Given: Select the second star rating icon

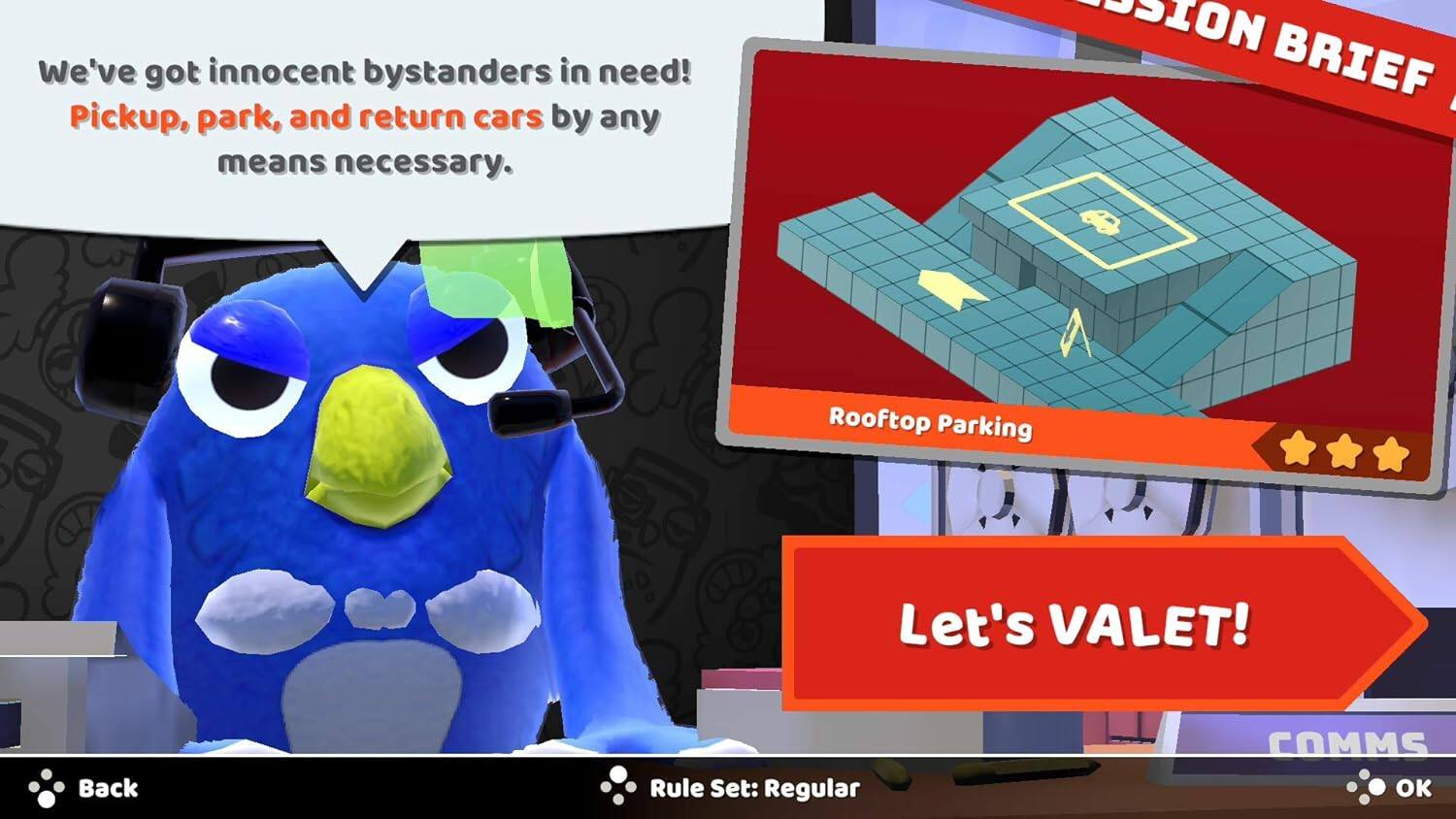Looking at the screenshot, I should click(1343, 448).
